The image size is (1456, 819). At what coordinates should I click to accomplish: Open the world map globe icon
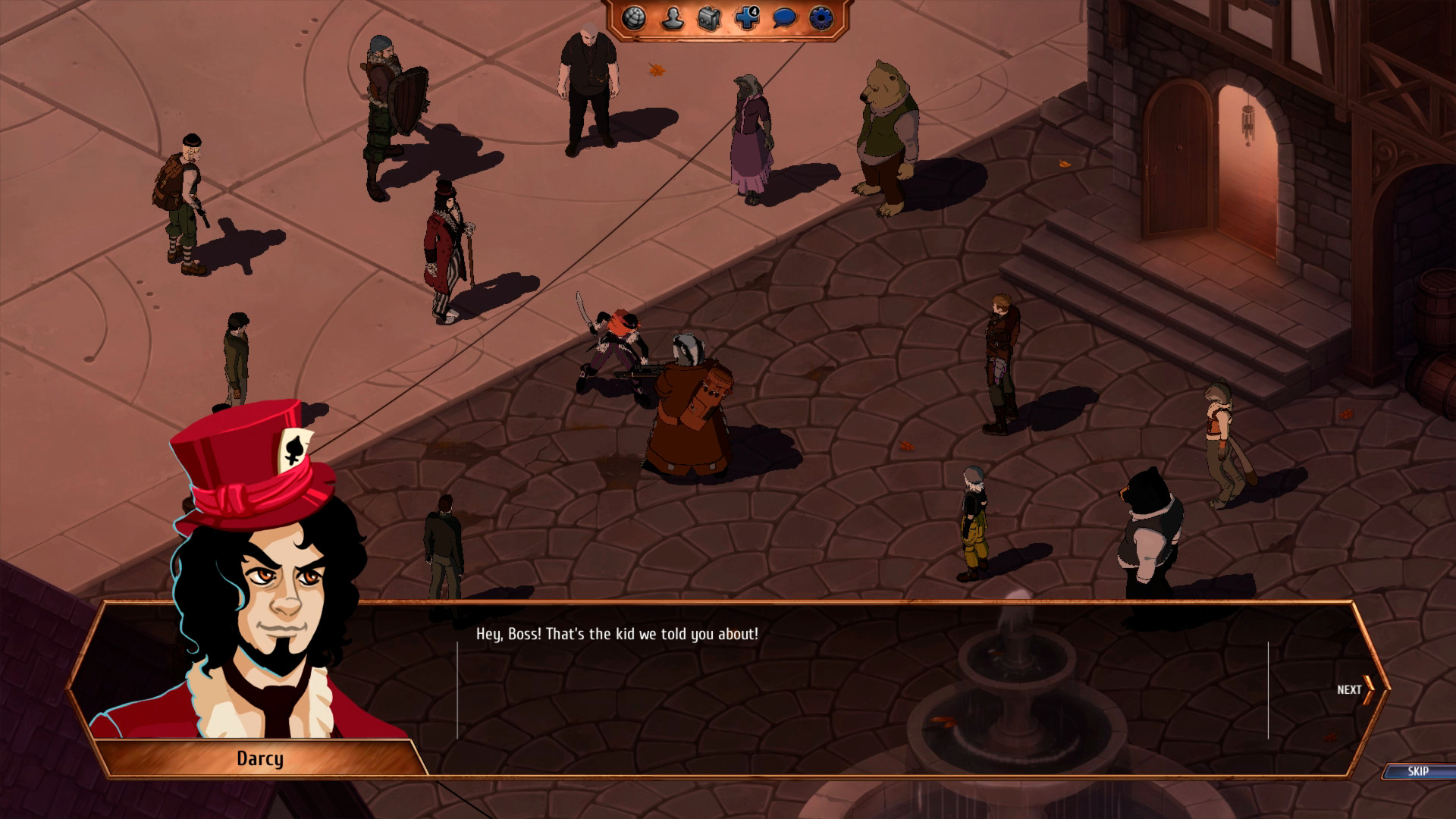point(634,18)
